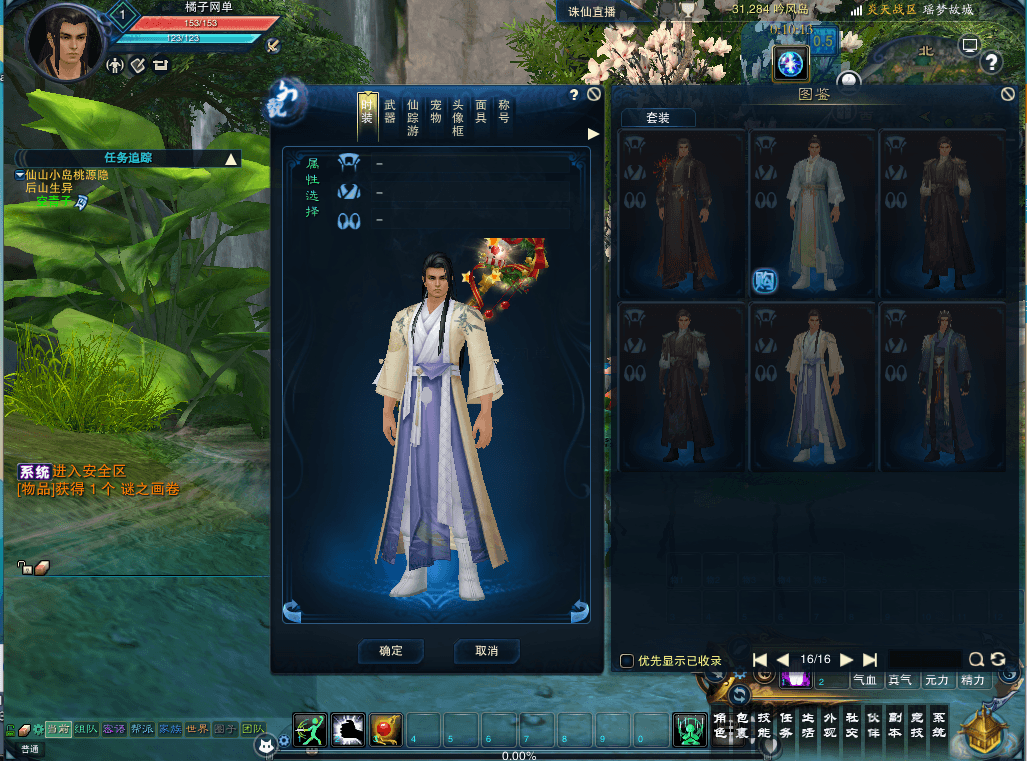Go to the first catalog page
1027x761 pixels.
[x=760, y=660]
